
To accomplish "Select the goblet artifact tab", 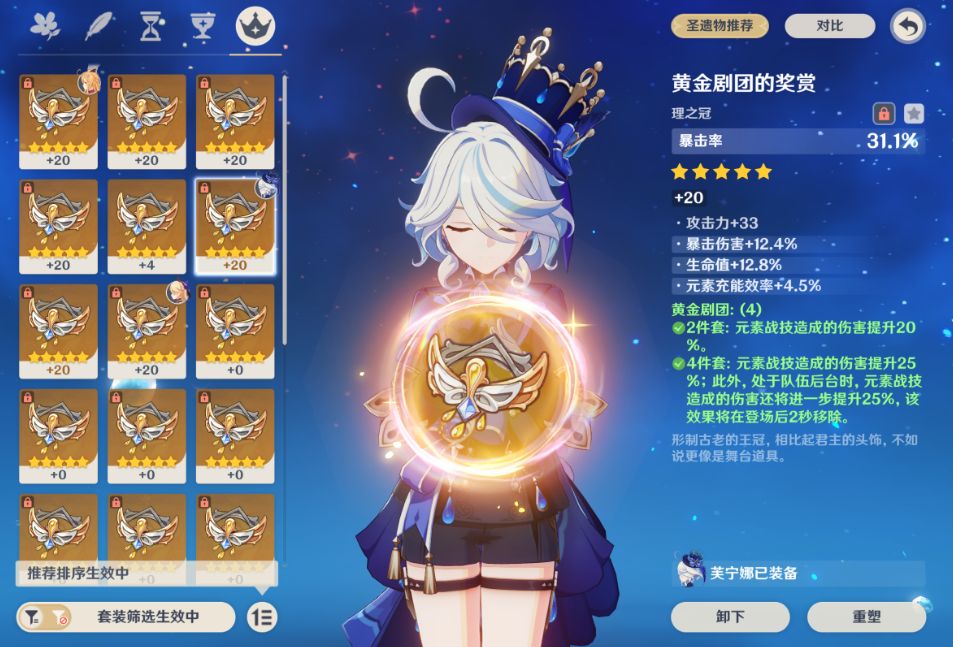I will click(x=203, y=27).
